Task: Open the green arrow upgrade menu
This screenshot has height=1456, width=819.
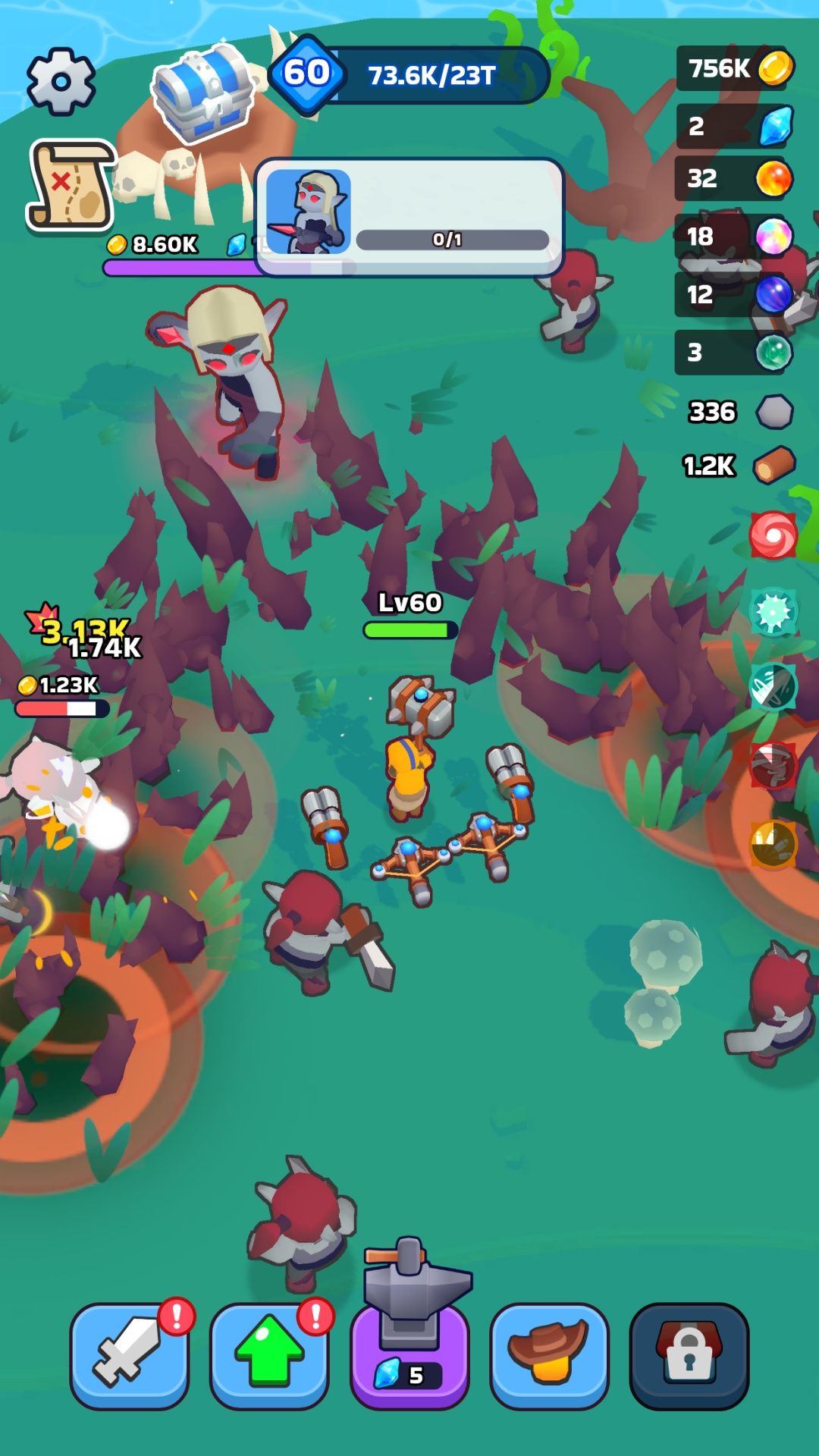Action: (269, 1356)
